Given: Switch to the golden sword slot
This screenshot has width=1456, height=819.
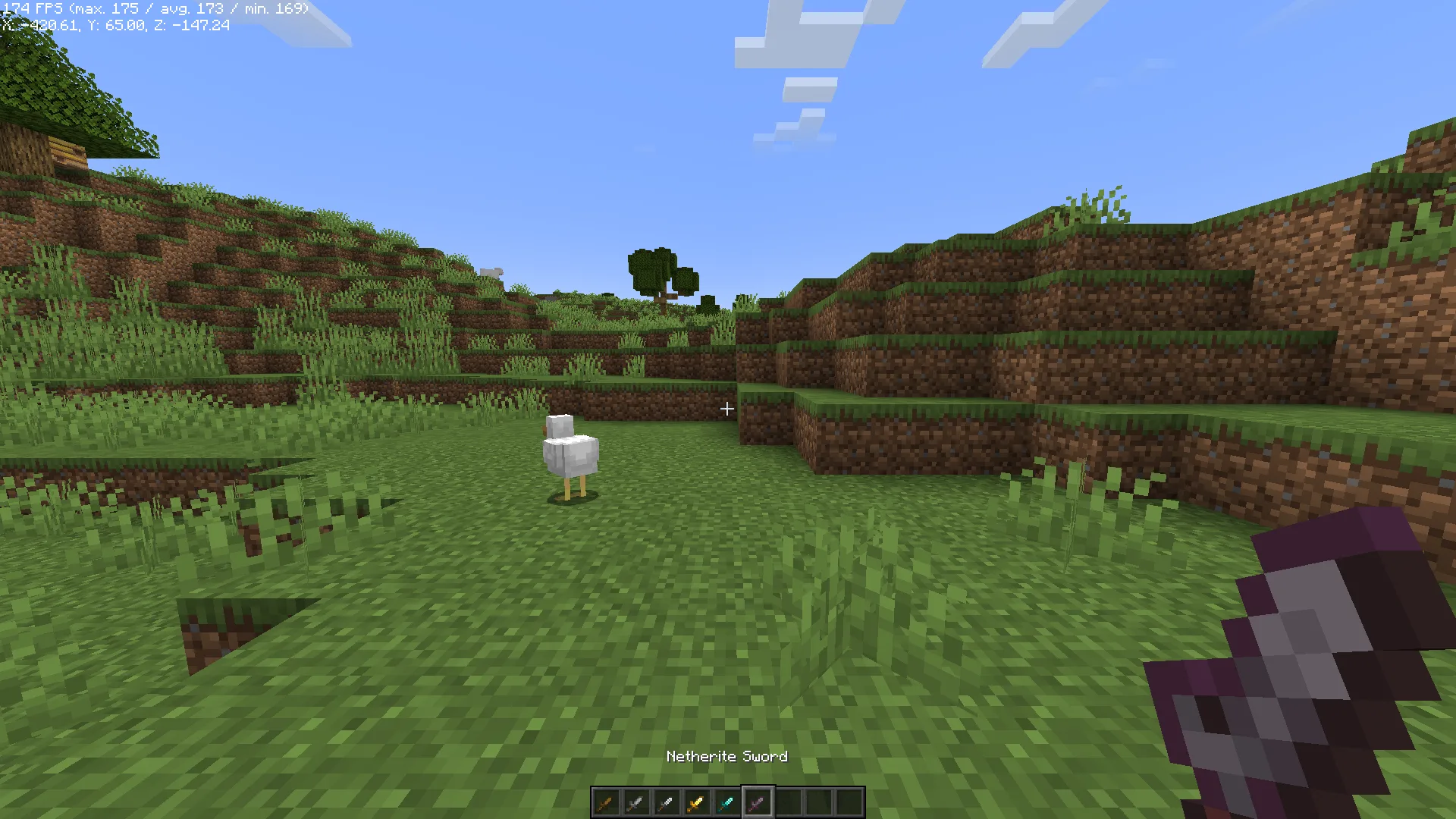Looking at the screenshot, I should [697, 802].
